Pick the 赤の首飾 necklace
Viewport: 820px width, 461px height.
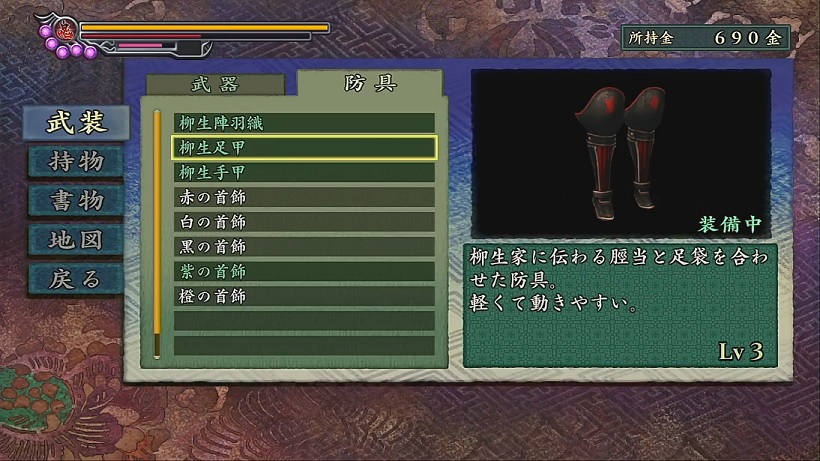point(304,197)
